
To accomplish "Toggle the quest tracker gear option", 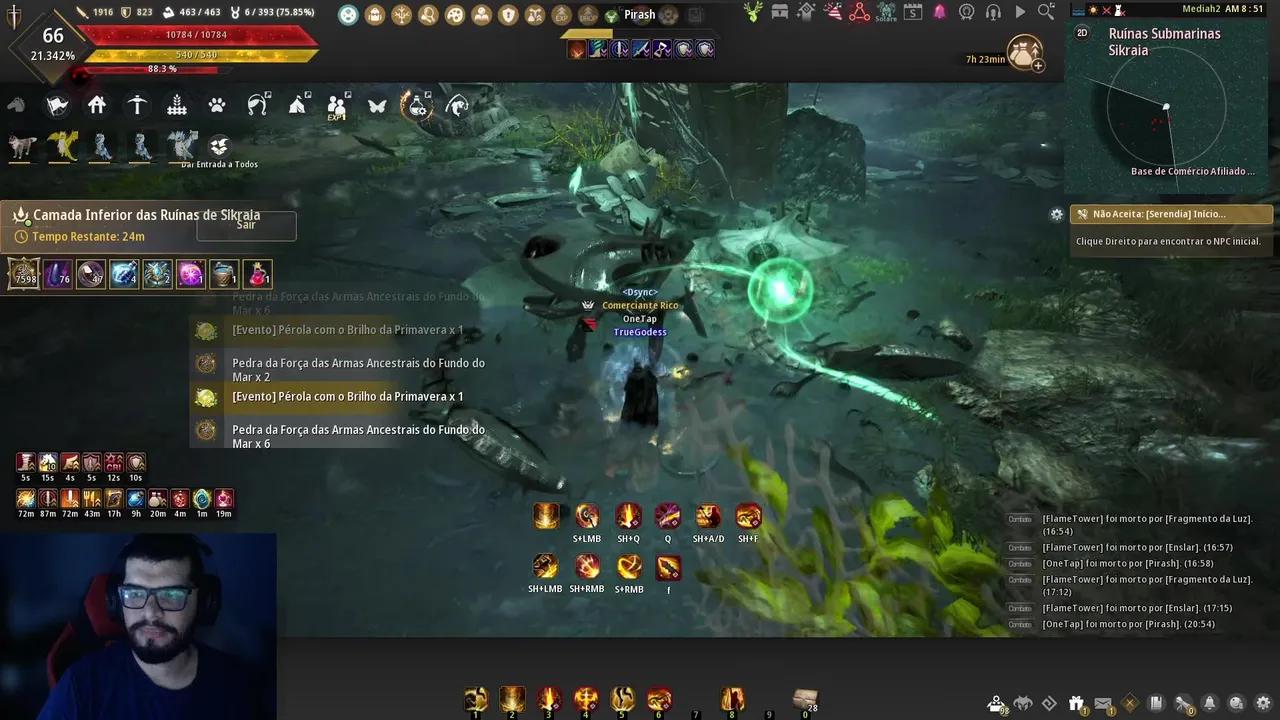I will [x=1057, y=214].
